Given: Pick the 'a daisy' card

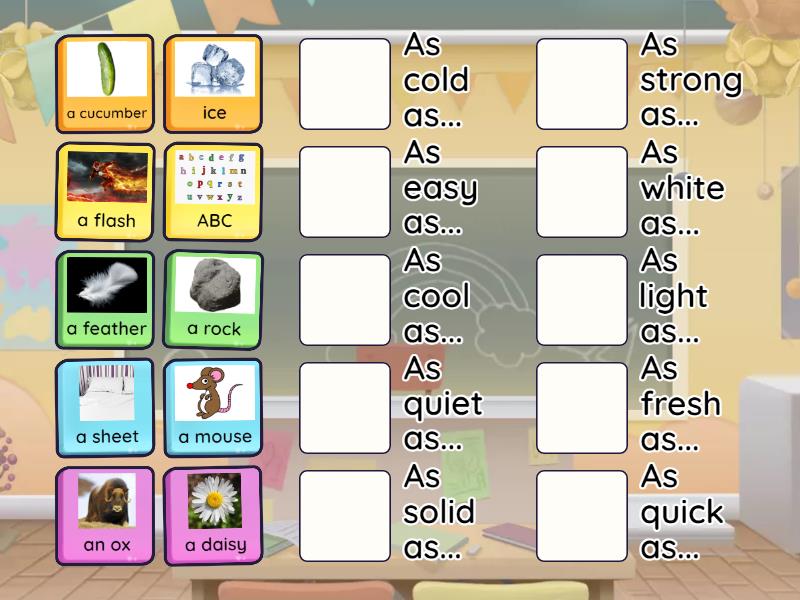Looking at the screenshot, I should (213, 515).
